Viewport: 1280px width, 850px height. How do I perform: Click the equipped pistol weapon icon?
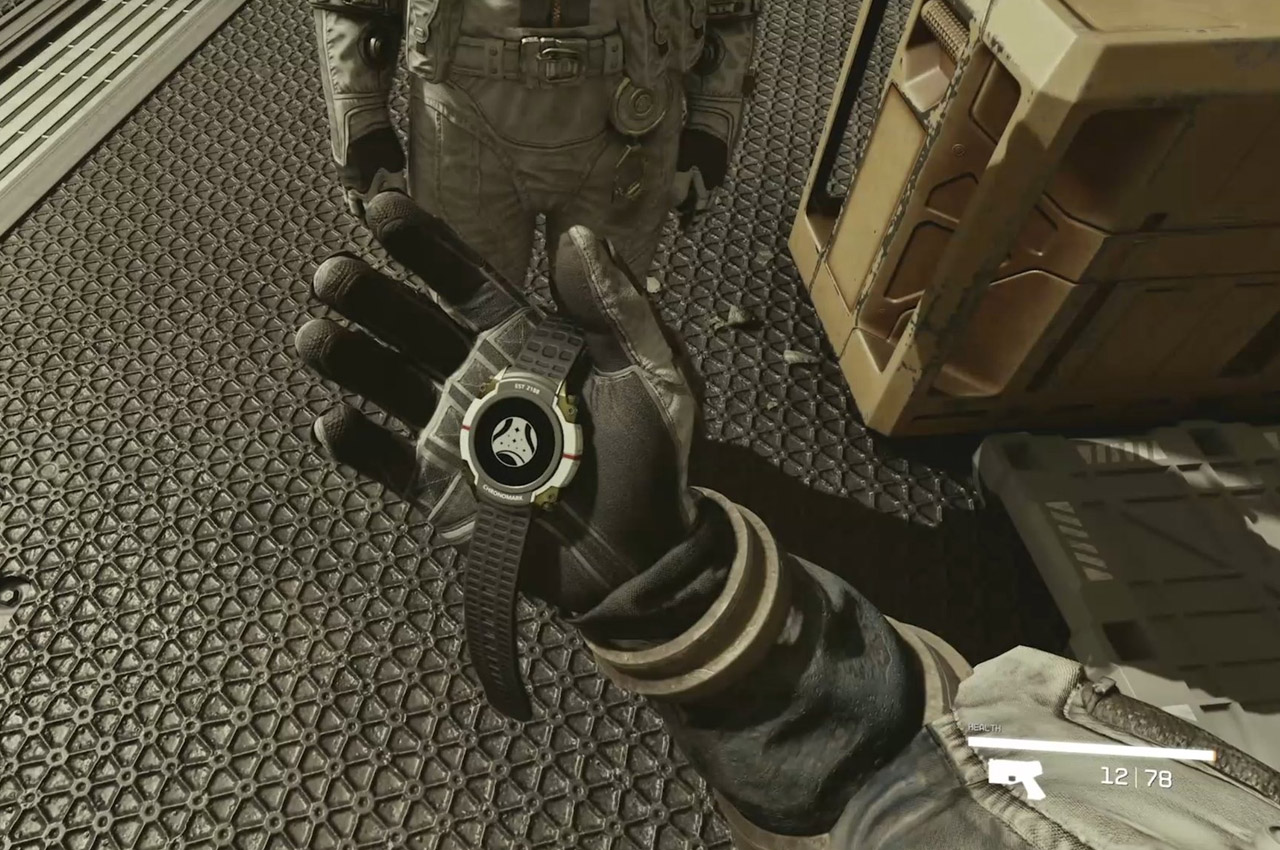pyautogui.click(x=1015, y=778)
